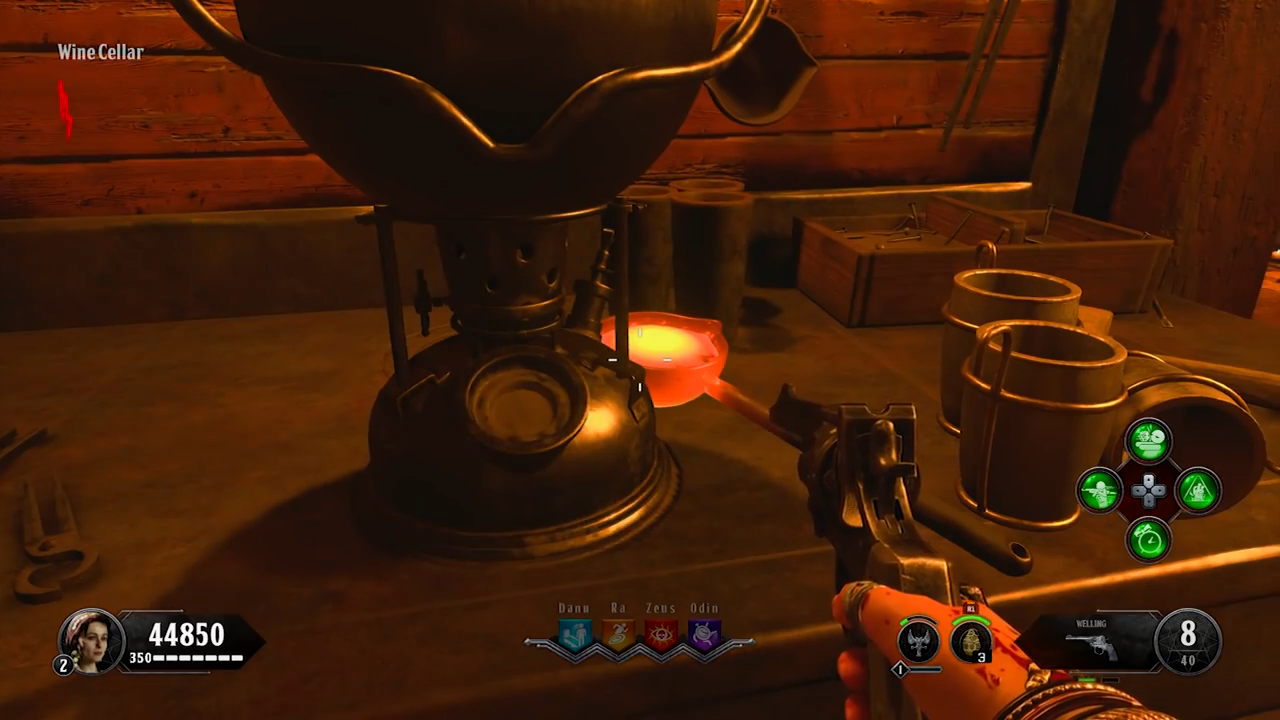Viewport: 1280px width, 720px height.
Task: Select the Danu perk icon
Action: pyautogui.click(x=574, y=636)
